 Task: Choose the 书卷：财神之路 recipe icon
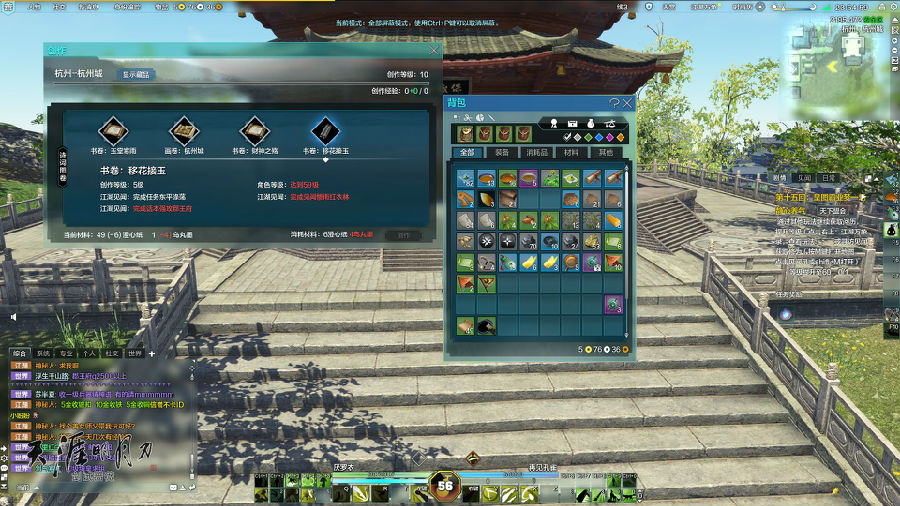tap(255, 130)
